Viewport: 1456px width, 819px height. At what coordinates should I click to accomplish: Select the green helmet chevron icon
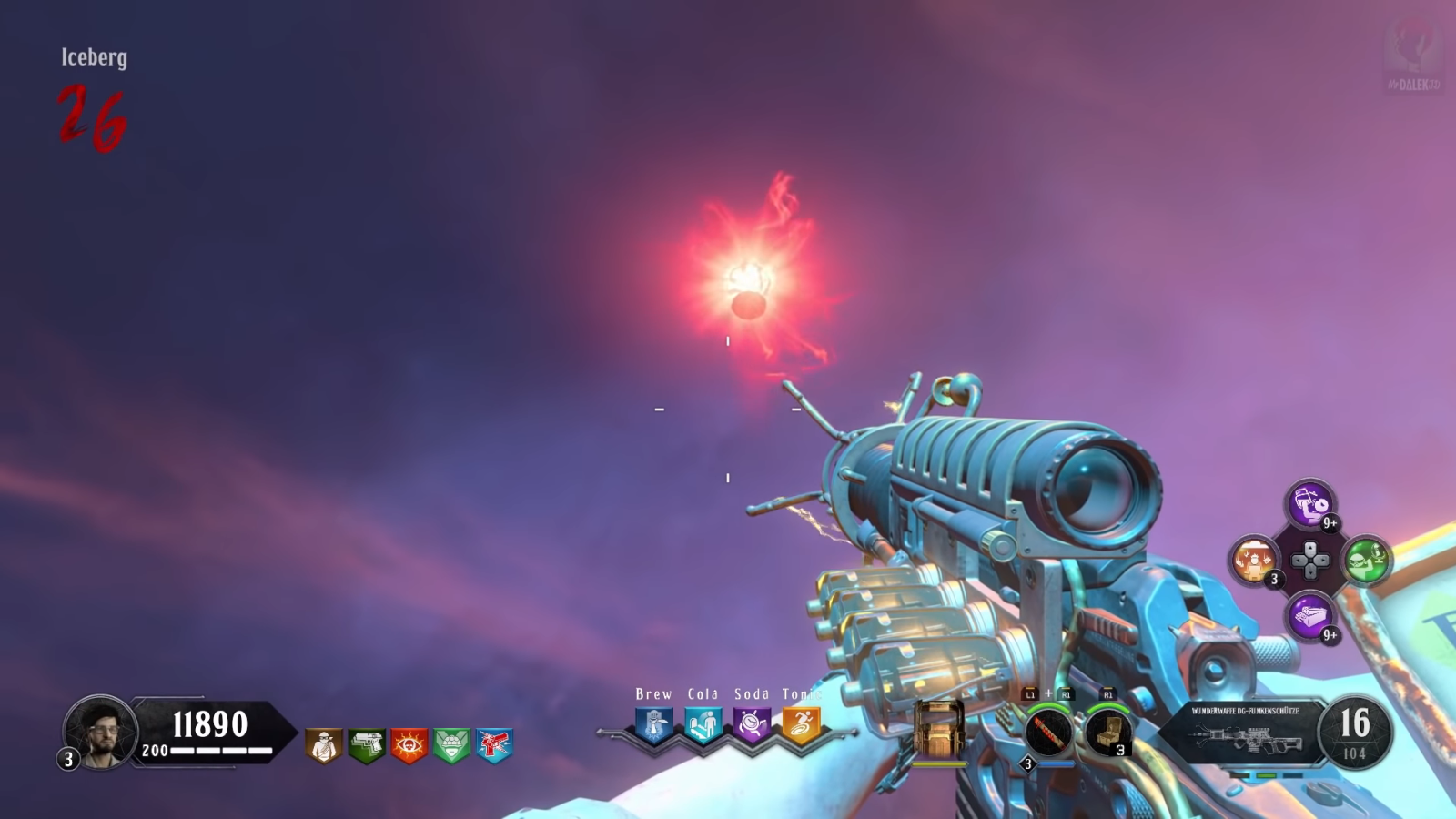452,745
